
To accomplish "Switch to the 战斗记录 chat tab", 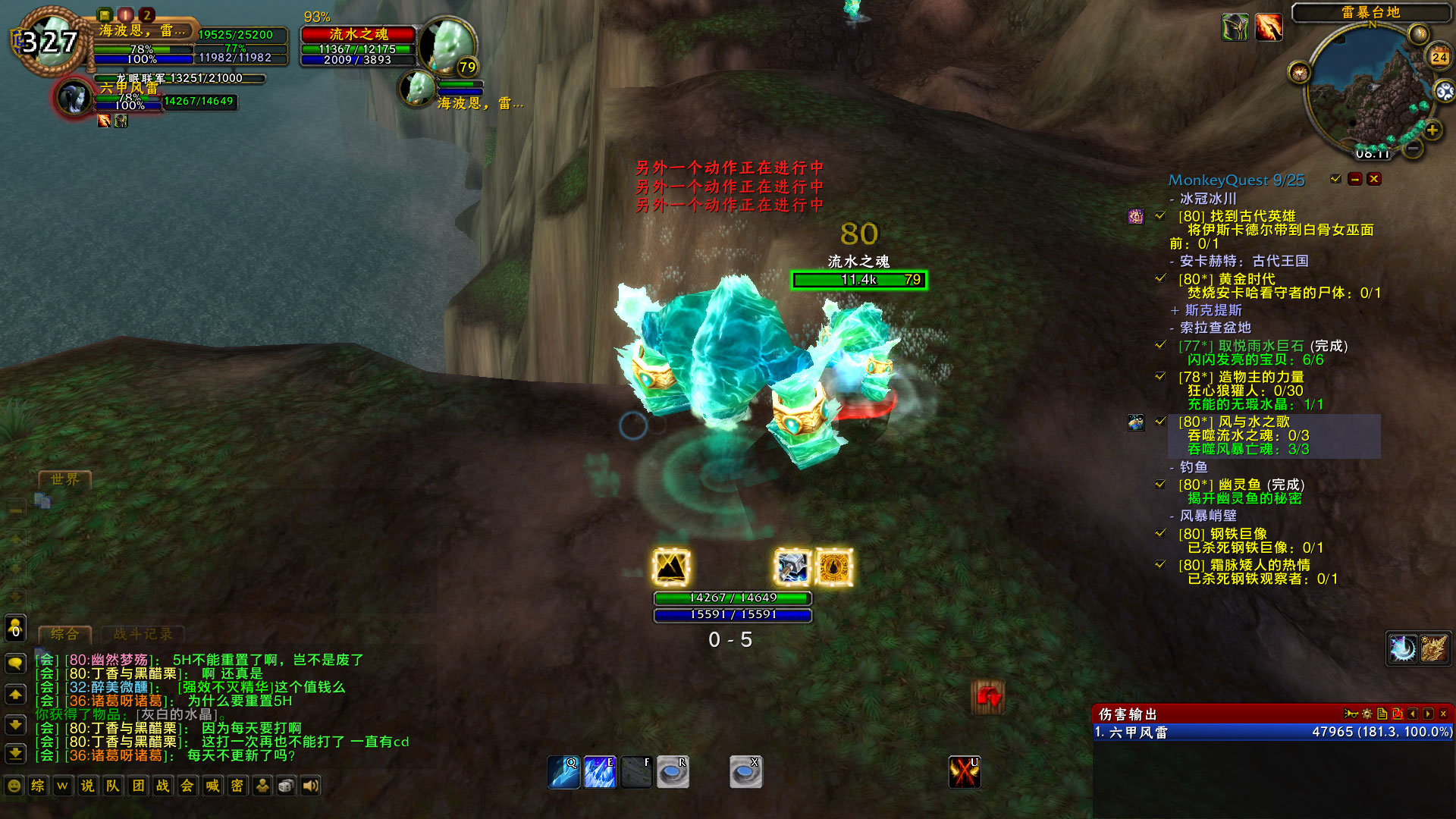I will point(144,635).
